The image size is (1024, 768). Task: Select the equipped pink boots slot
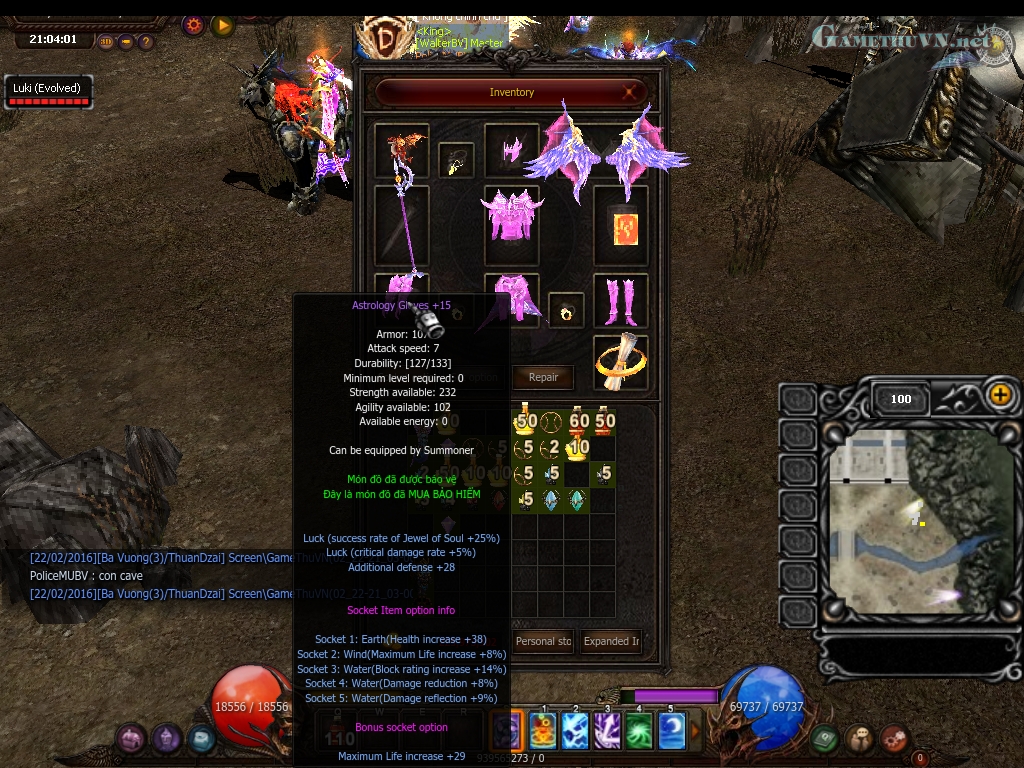pos(620,300)
